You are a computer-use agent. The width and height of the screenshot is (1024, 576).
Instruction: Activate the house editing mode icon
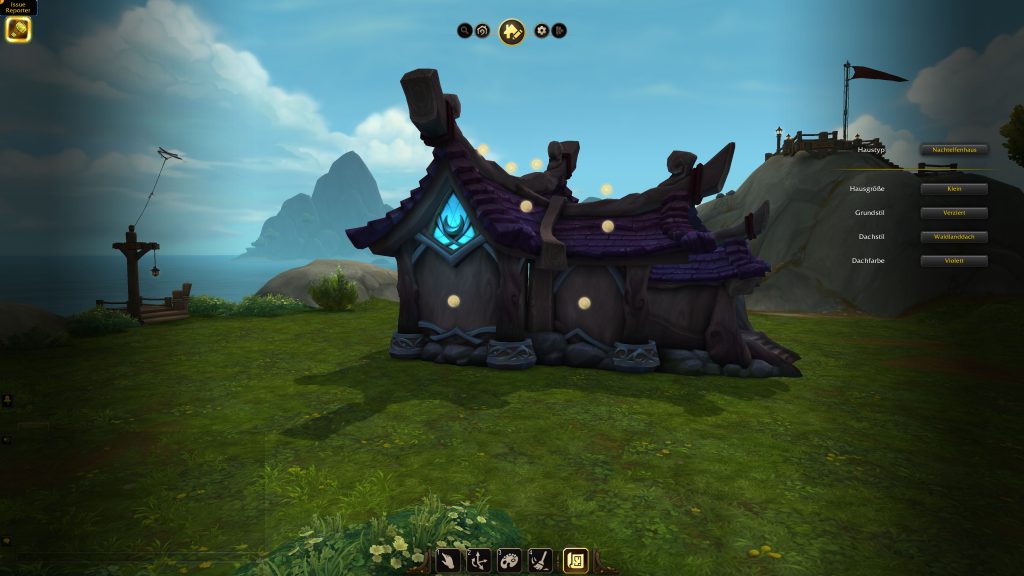pos(512,32)
